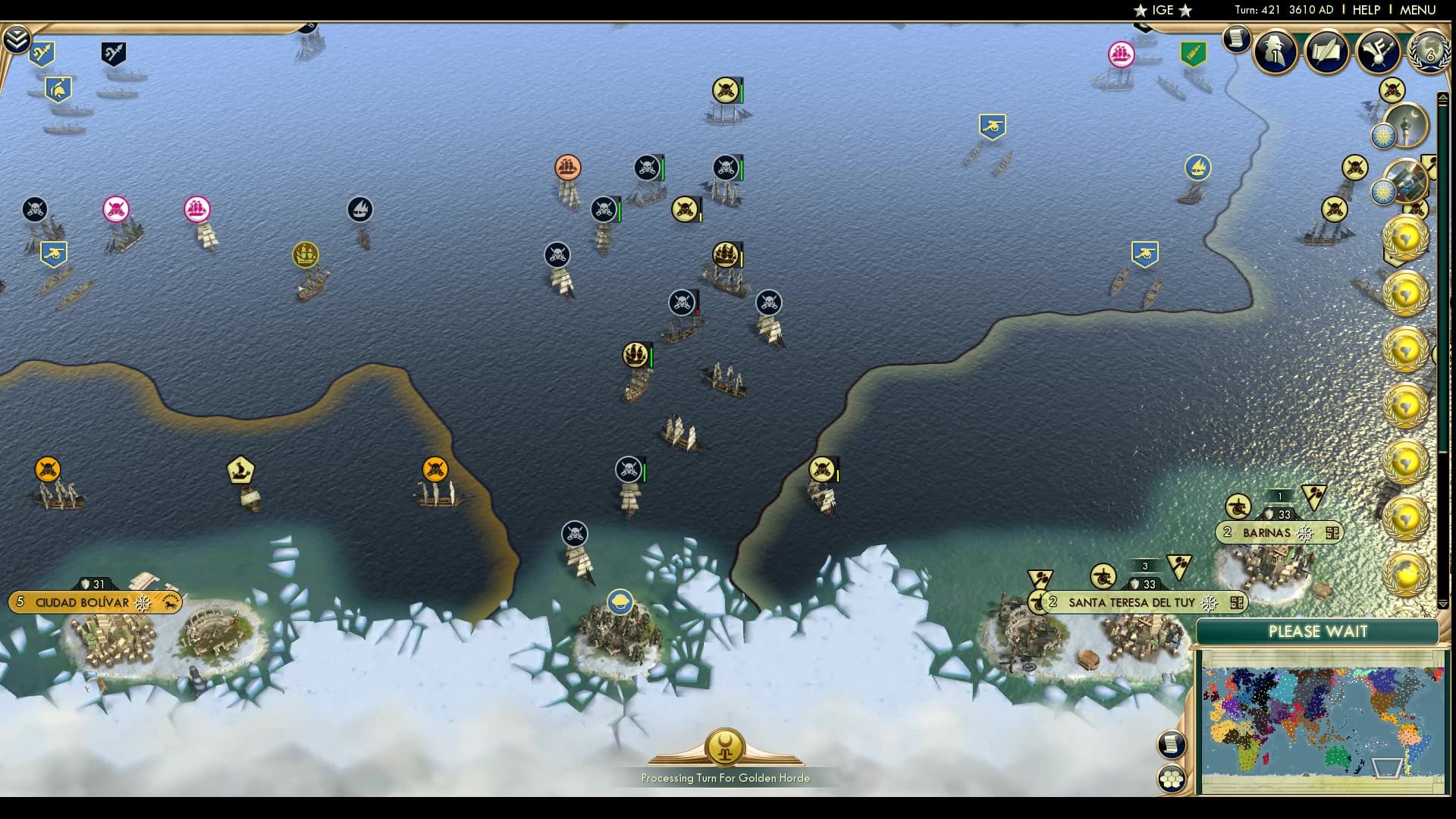Open the Espionage overview spy icon
The height and width of the screenshot is (819, 1456).
pos(1274,53)
